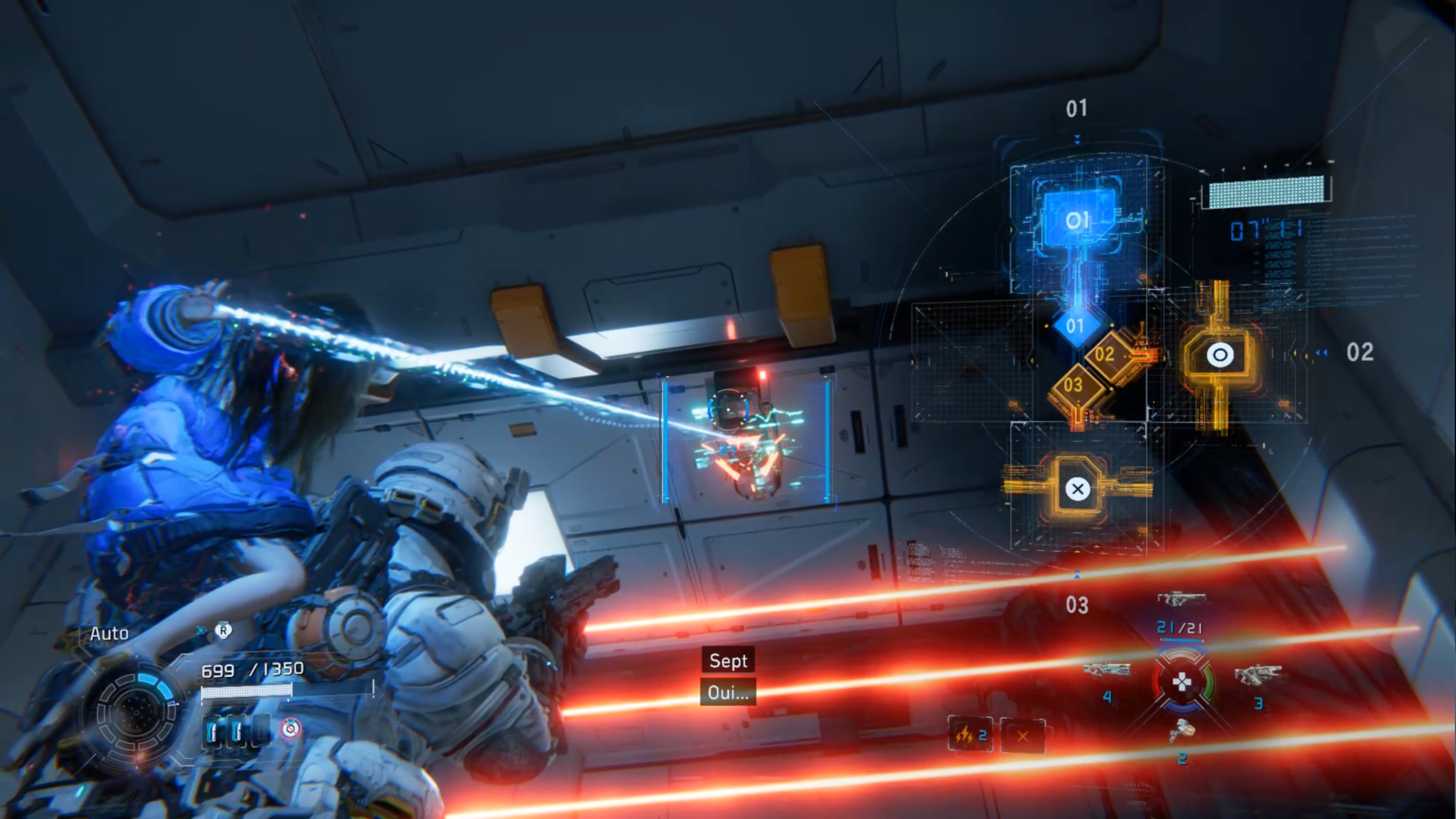Screen dimensions: 1456x819
Task: Choose the orange 02 diamond node
Action: 1104,354
